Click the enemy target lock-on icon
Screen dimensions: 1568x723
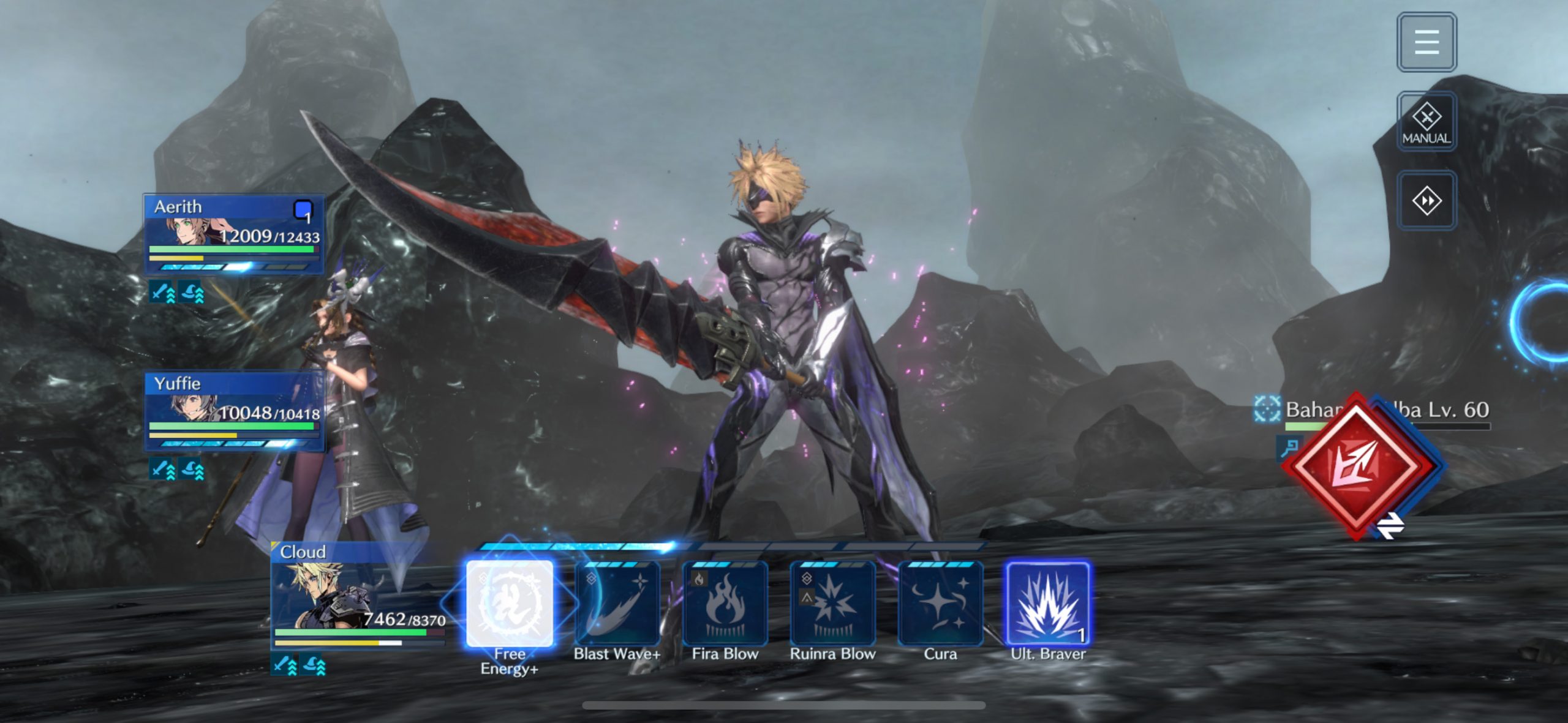(1266, 409)
